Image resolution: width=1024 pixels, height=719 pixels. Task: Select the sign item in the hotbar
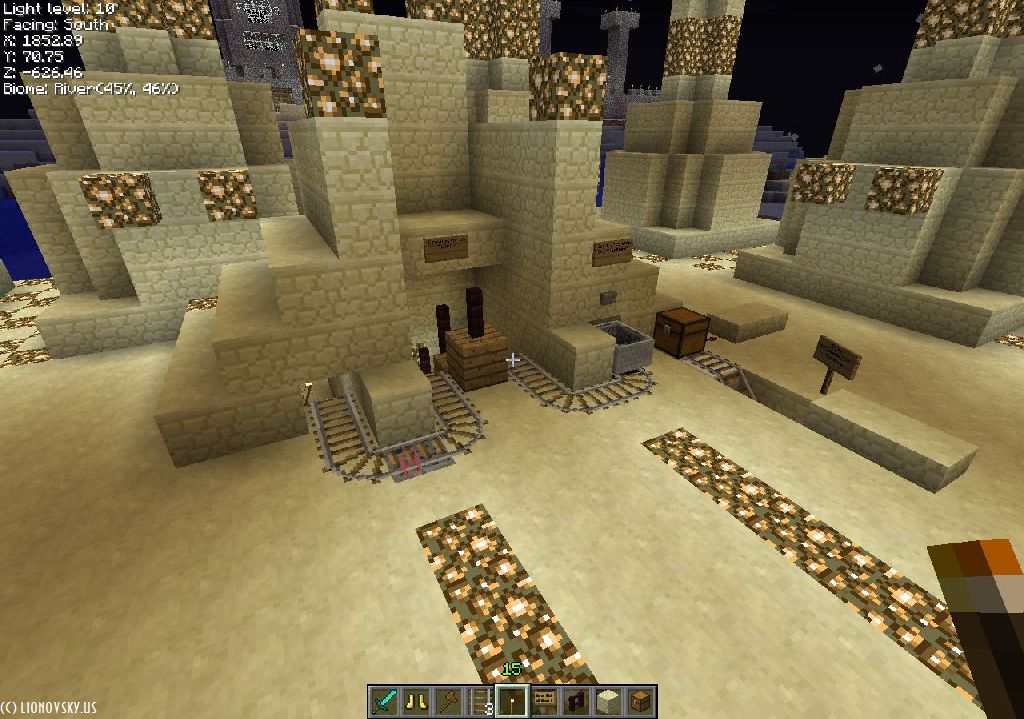544,701
